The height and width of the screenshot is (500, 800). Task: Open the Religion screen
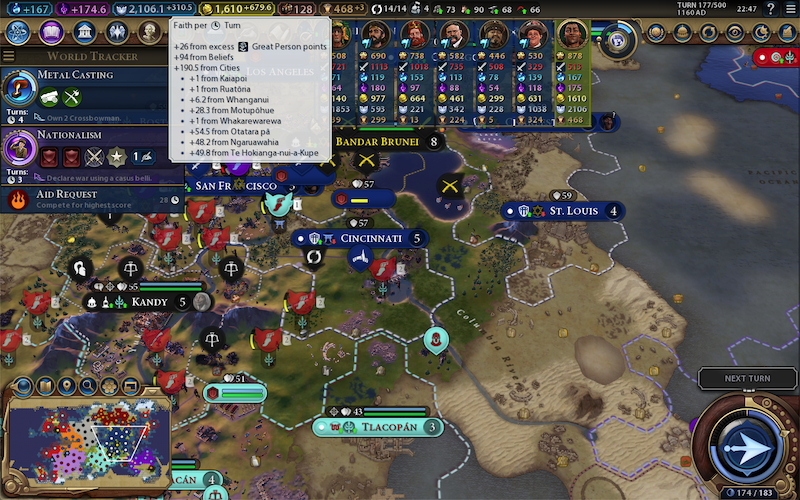[118, 33]
